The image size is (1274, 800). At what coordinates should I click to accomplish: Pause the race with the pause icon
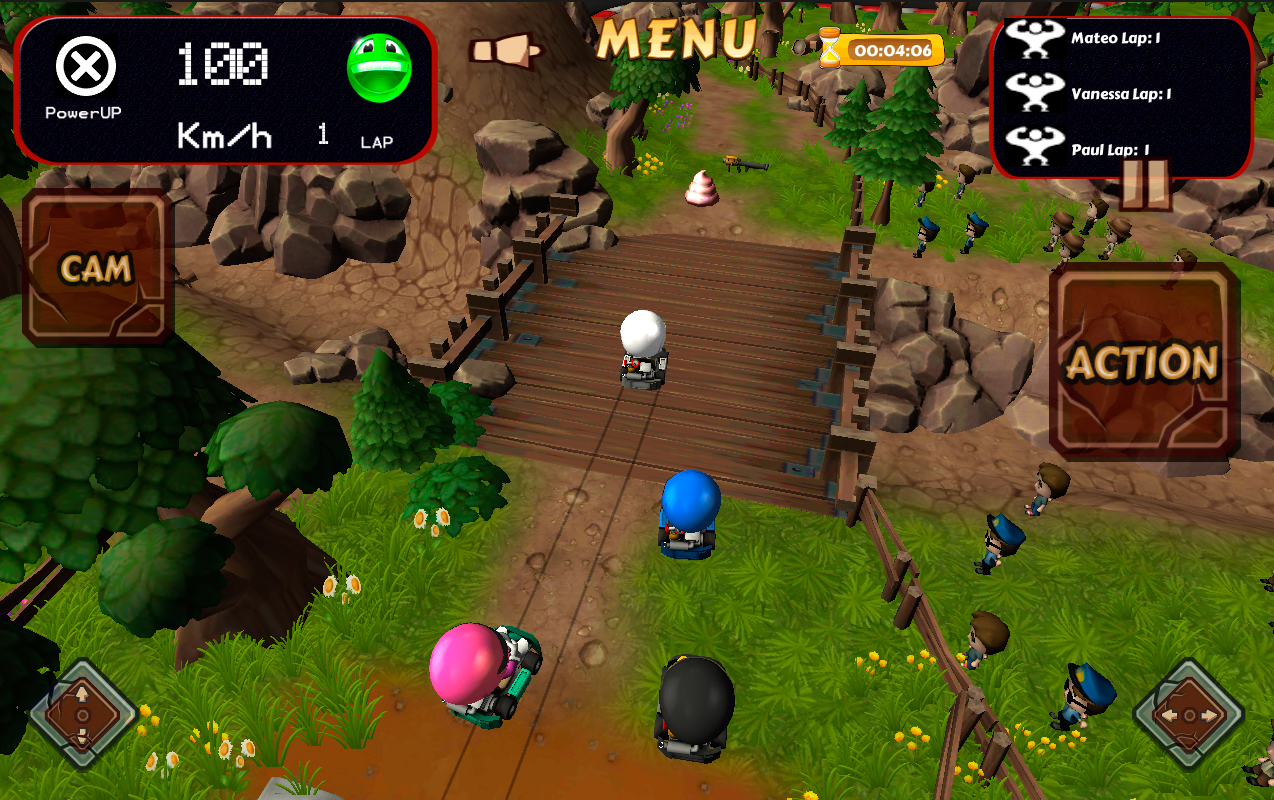coord(1144,184)
